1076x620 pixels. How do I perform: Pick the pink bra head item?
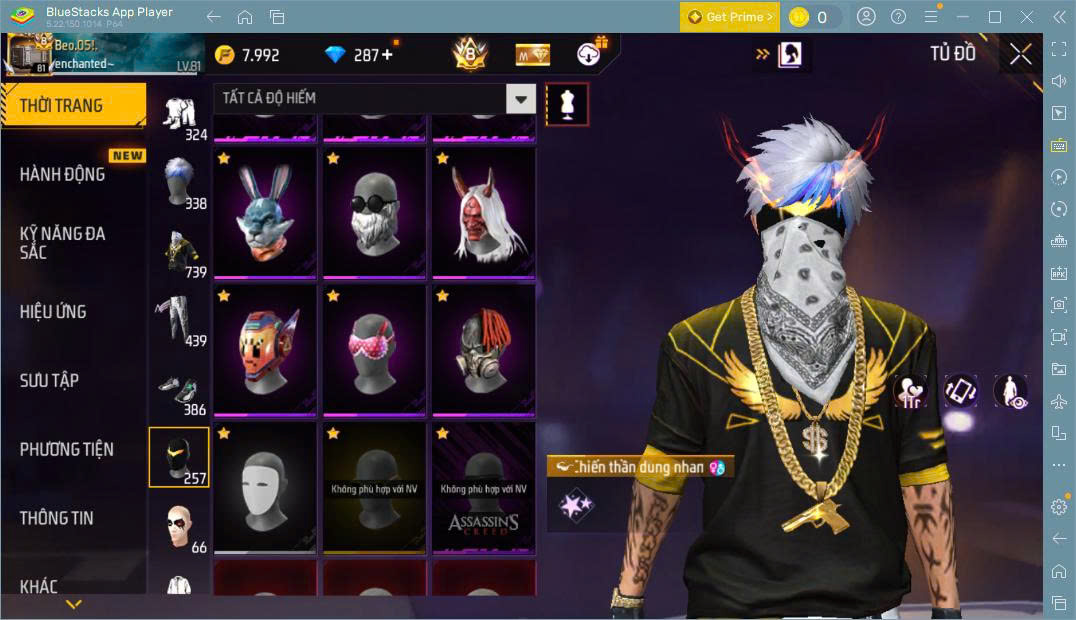click(374, 349)
